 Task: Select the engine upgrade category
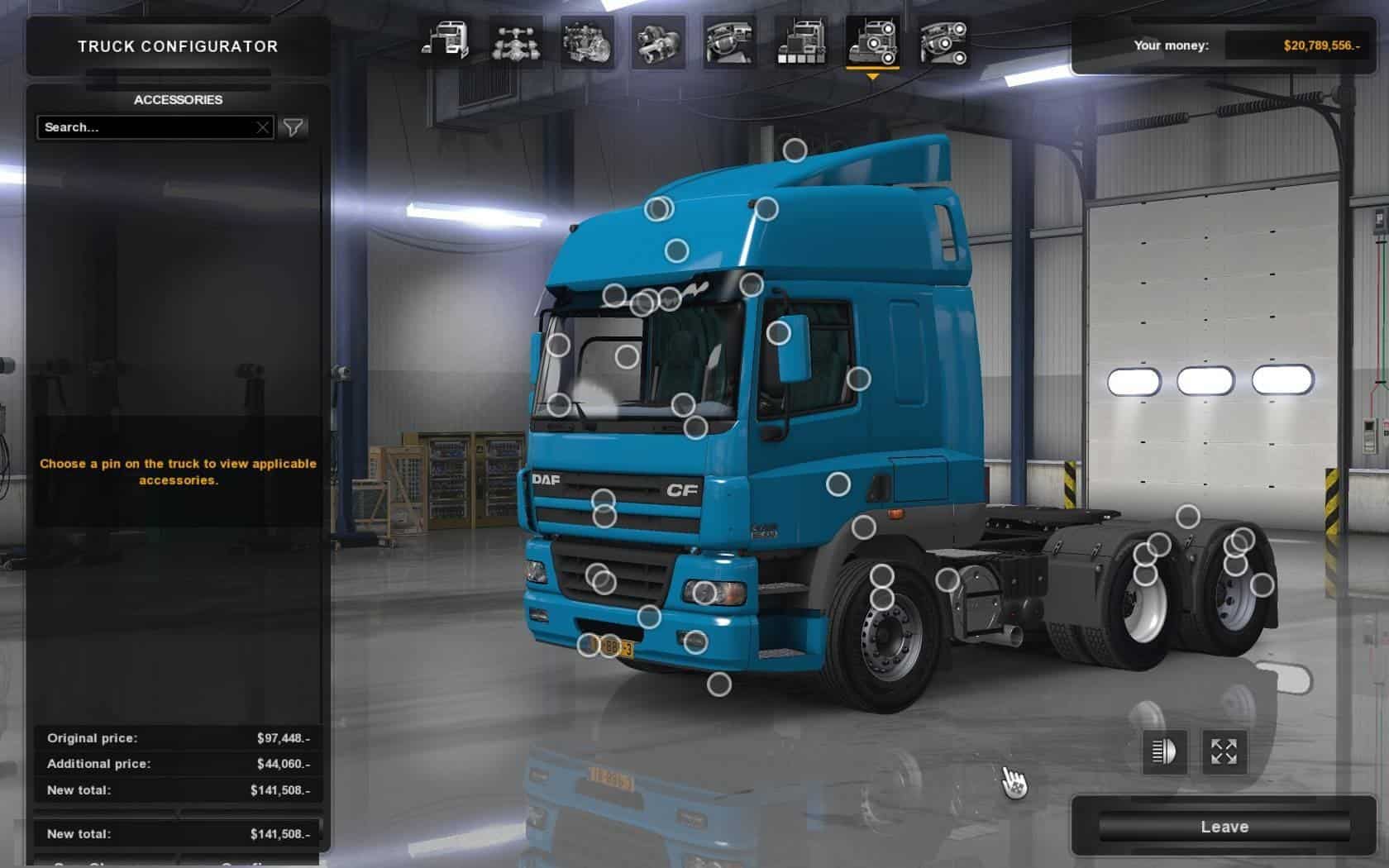587,41
